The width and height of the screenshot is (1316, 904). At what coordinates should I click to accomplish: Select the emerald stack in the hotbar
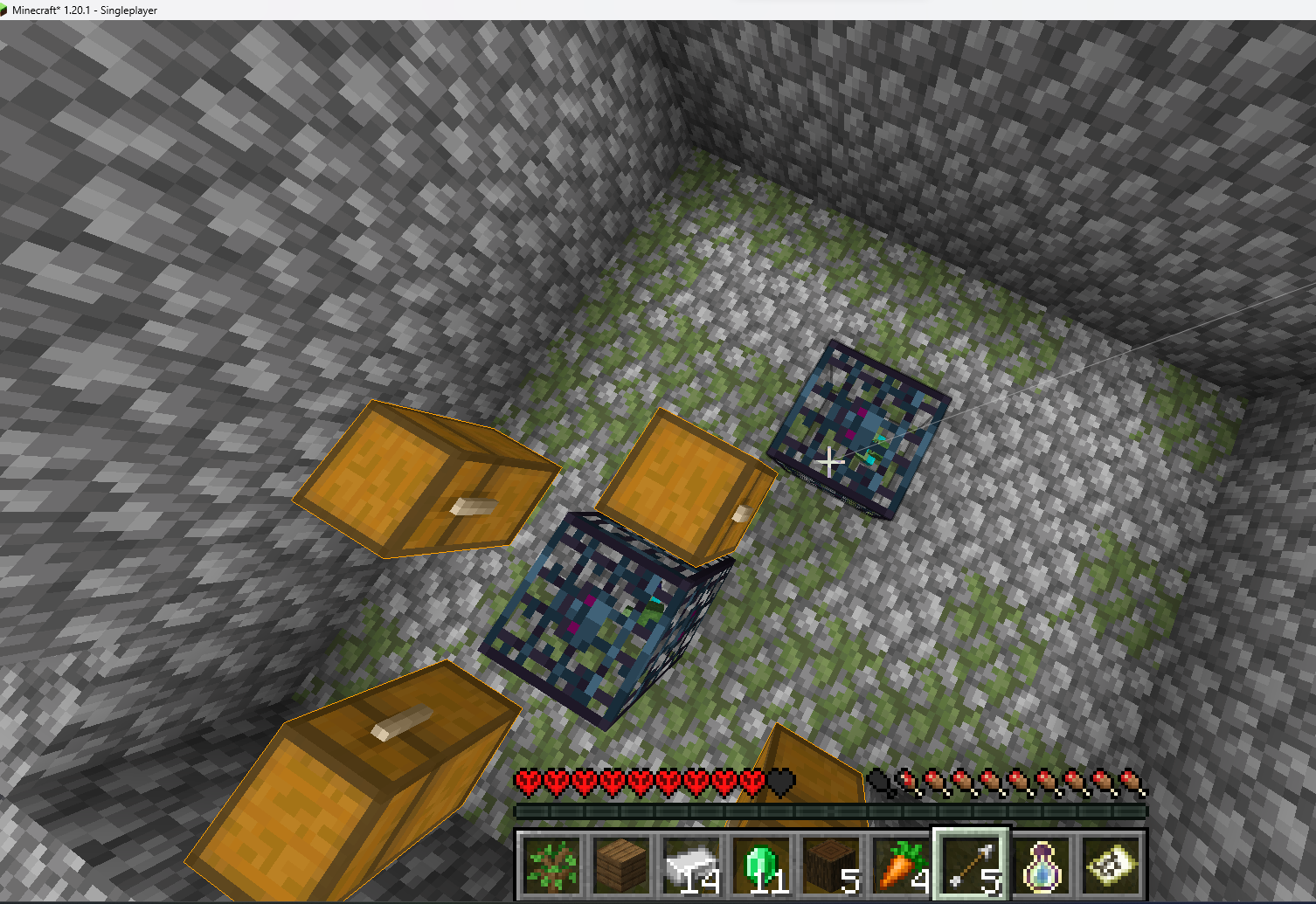(761, 865)
